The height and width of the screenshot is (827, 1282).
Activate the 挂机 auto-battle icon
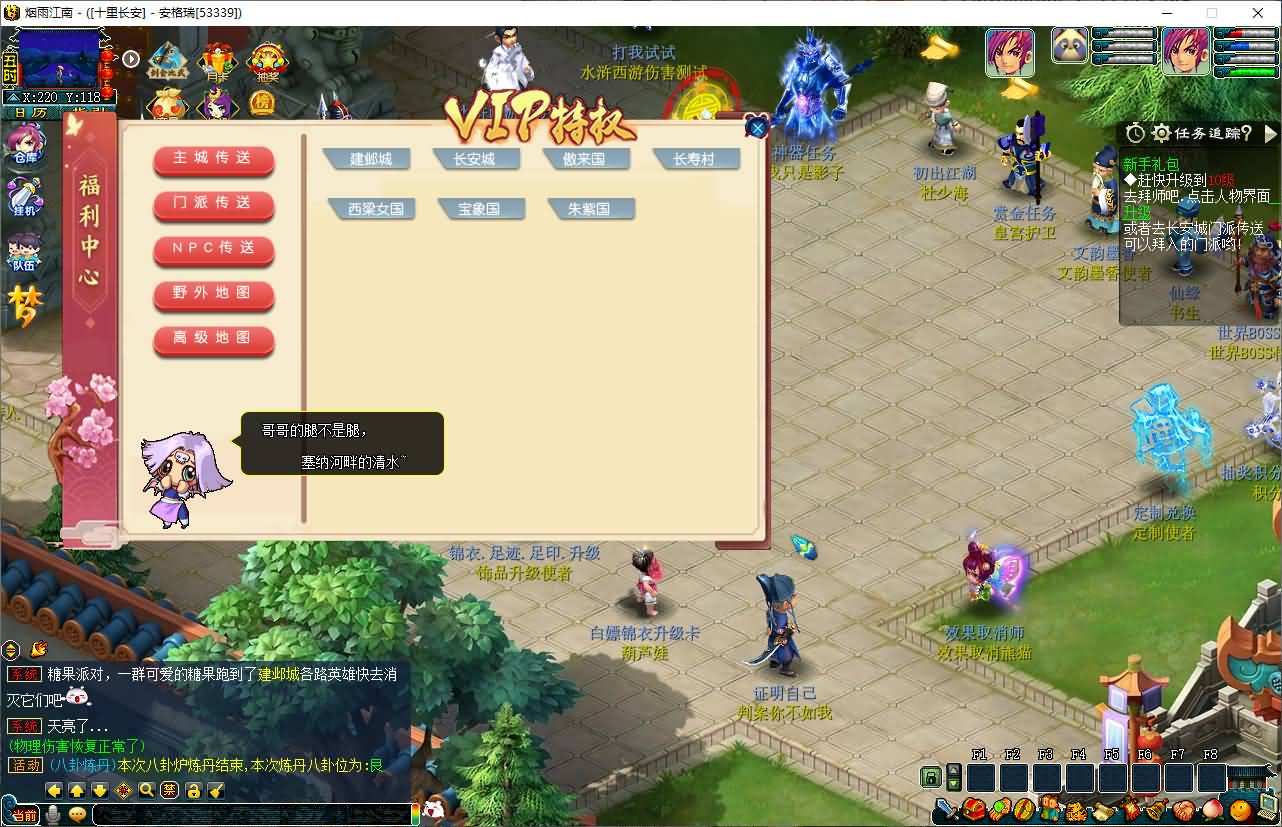tap(24, 197)
